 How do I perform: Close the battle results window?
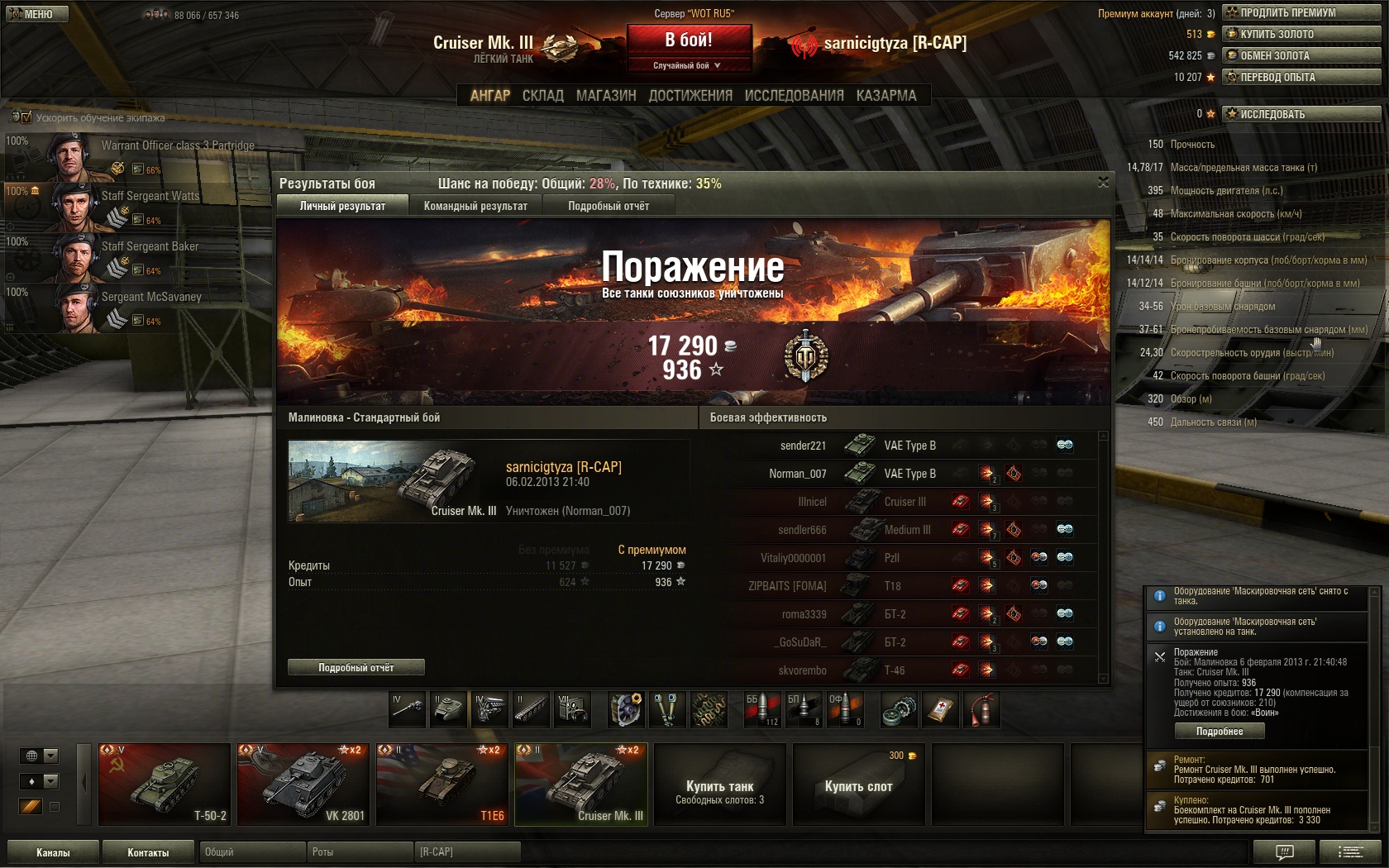point(1103,183)
